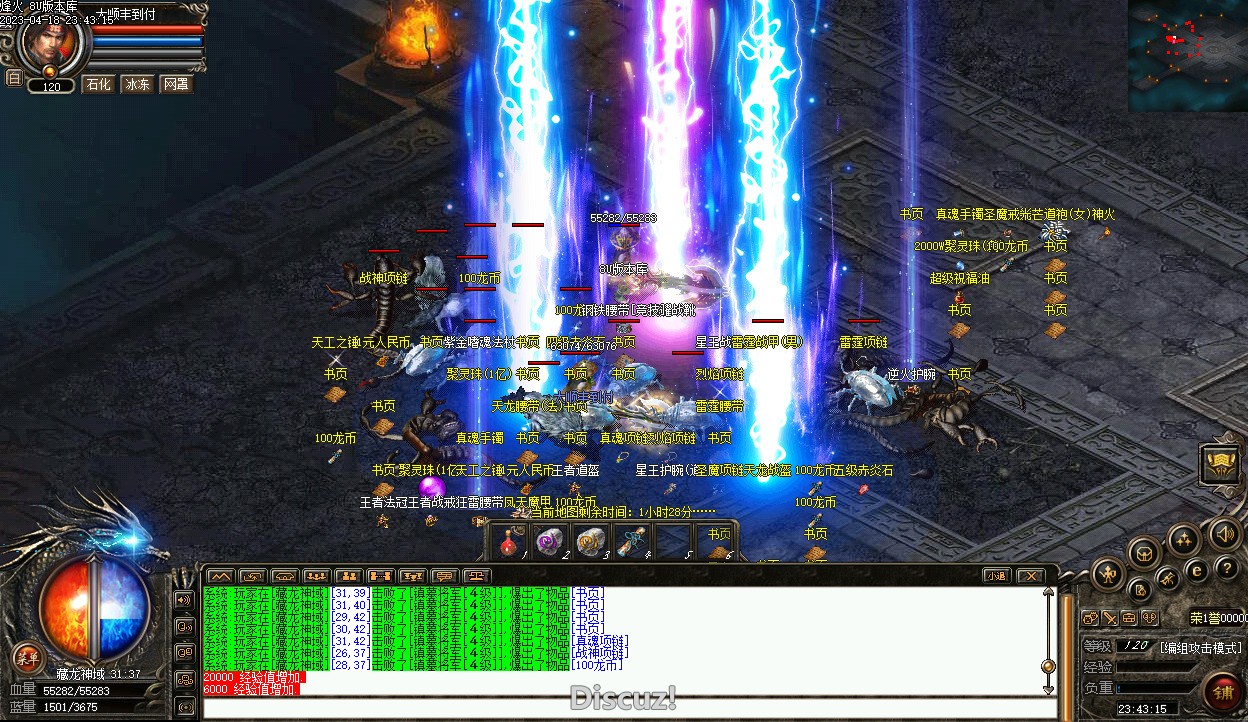Open the 铺 shop button
The width and height of the screenshot is (1248, 722).
1222,691
